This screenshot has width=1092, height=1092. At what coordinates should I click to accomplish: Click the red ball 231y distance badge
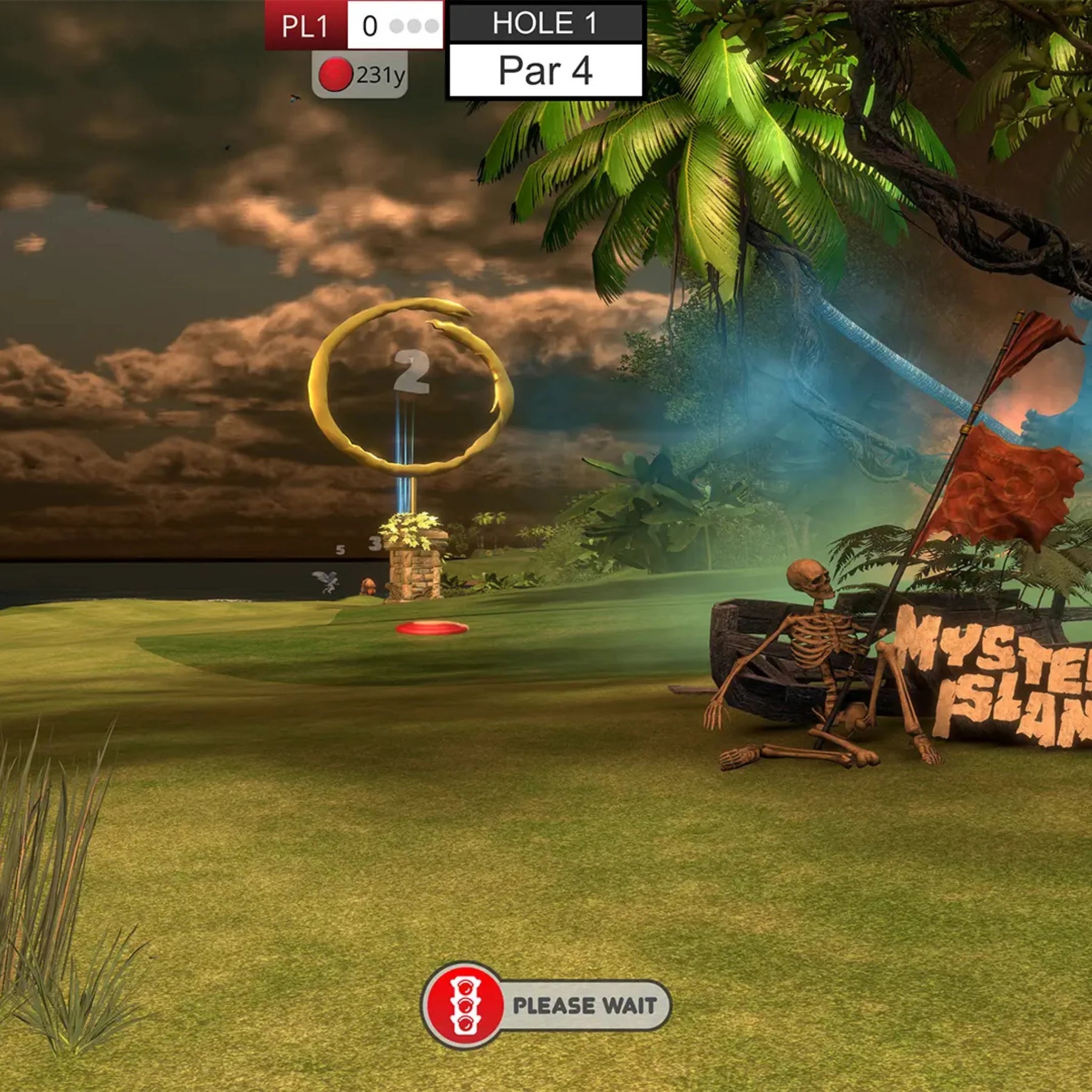coord(360,75)
